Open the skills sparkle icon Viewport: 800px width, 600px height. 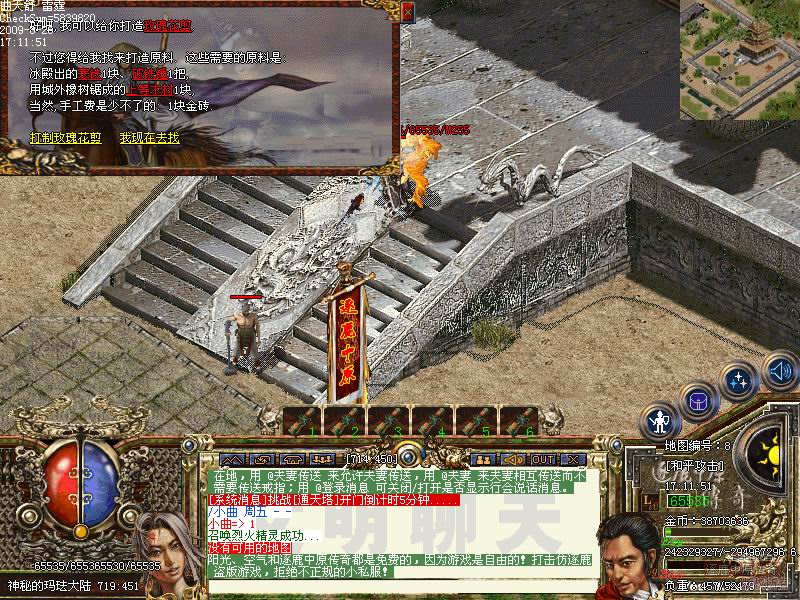point(740,381)
